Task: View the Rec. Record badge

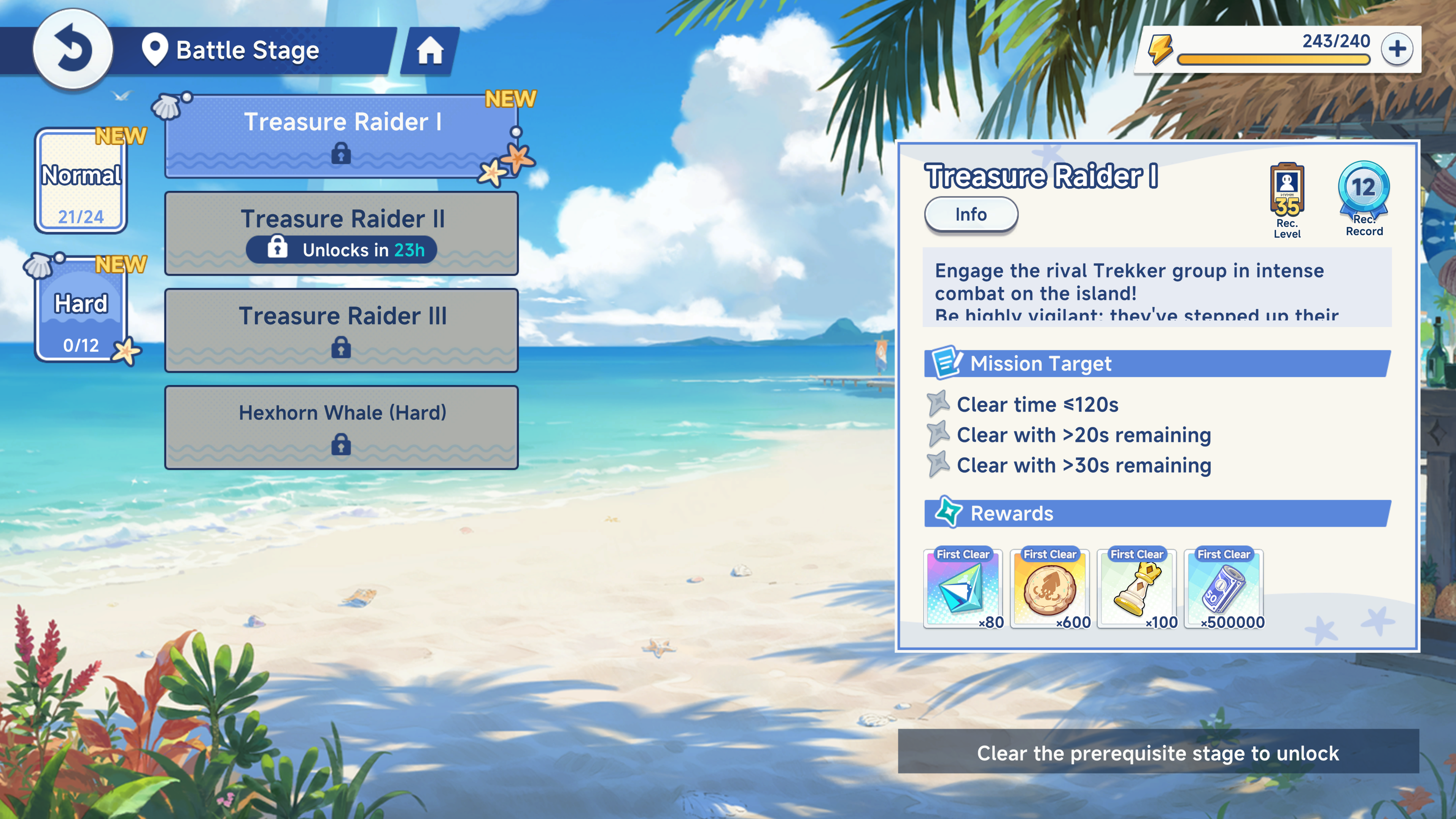Action: [1363, 198]
